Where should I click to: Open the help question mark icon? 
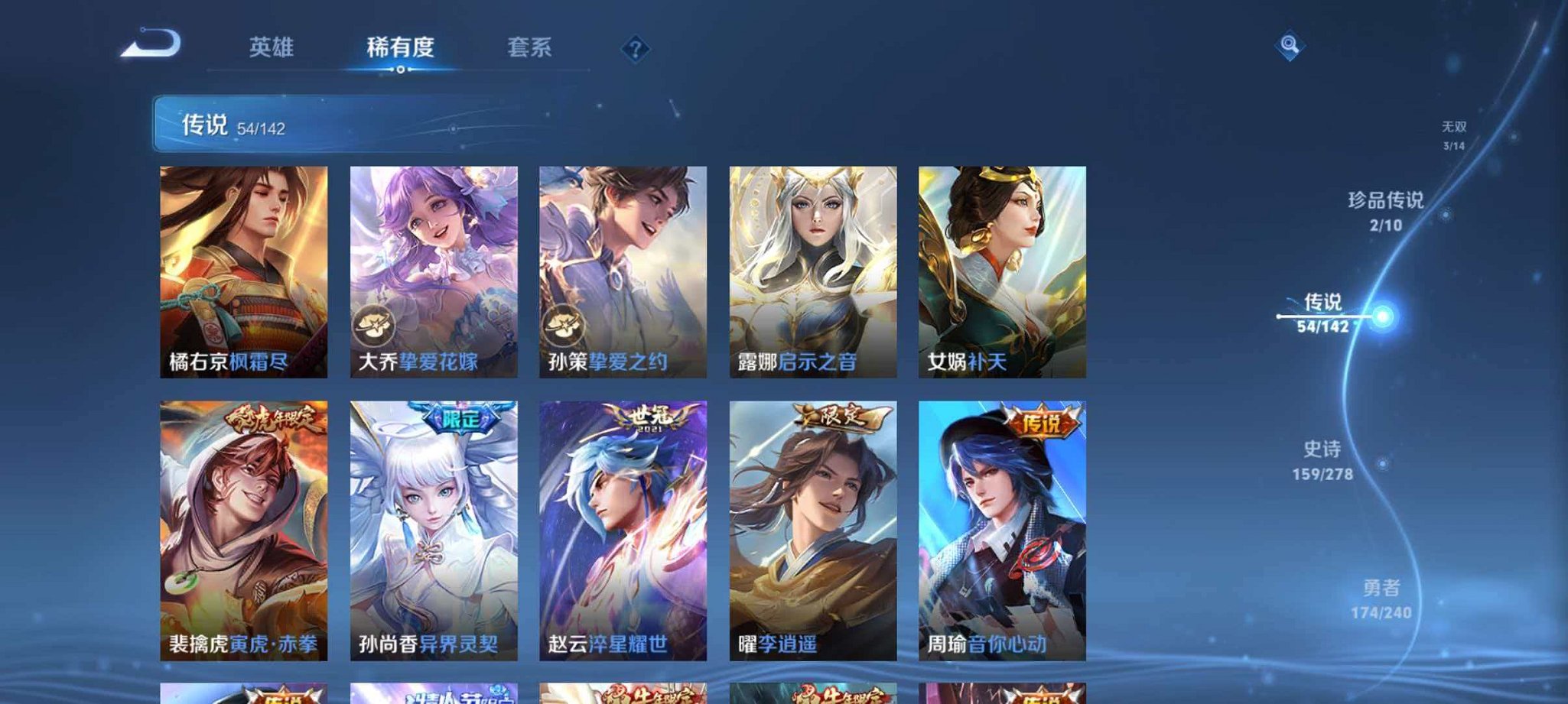coord(635,49)
